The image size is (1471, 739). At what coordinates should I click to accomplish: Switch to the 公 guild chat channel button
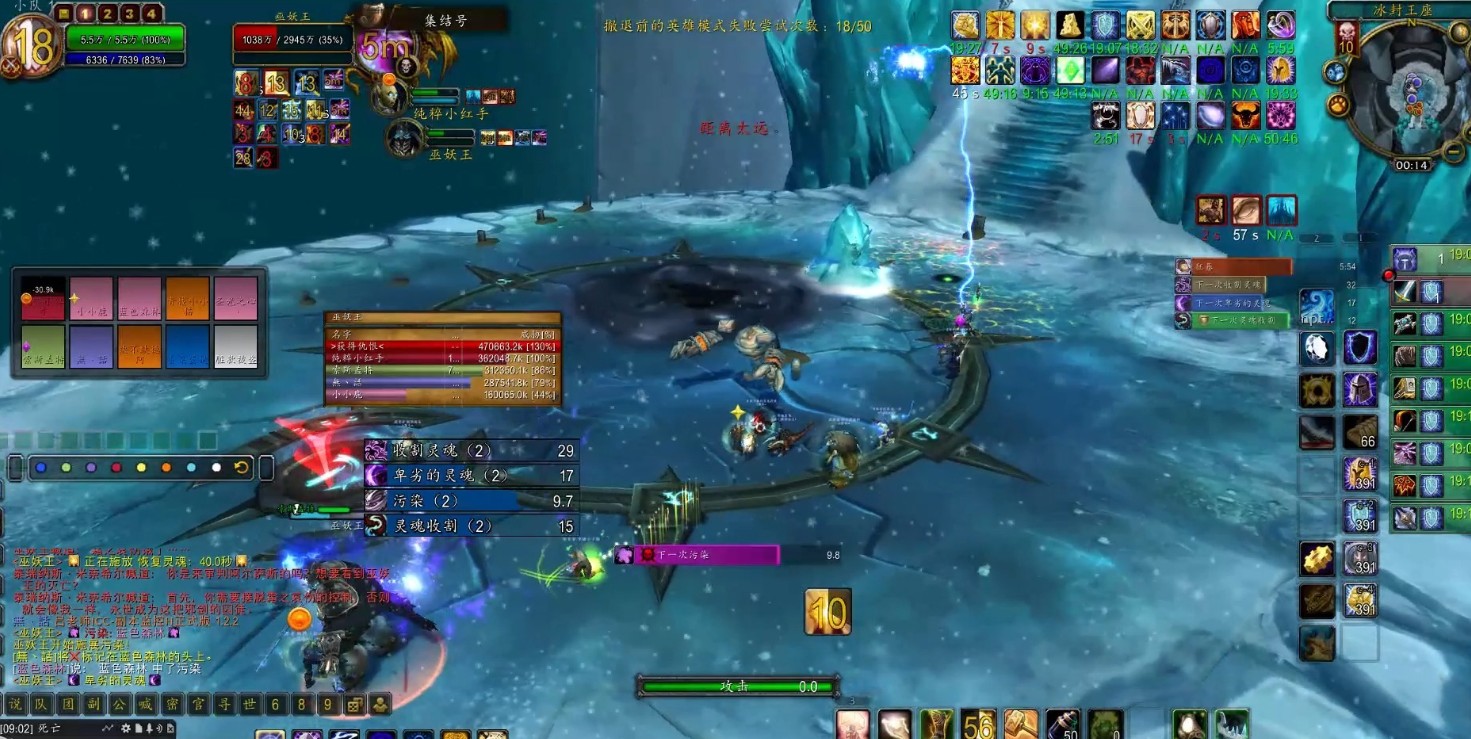point(119,704)
